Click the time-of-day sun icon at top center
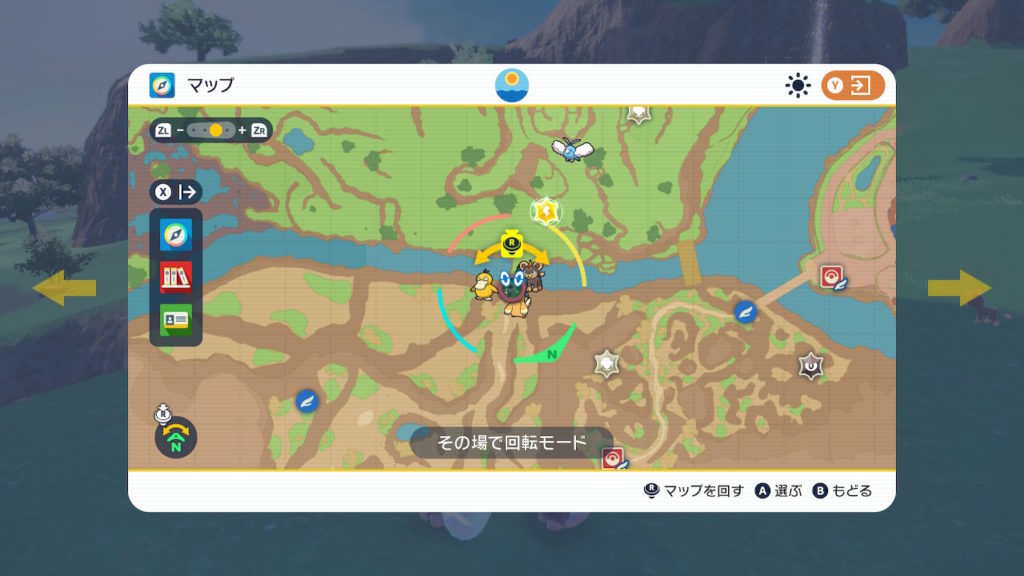1024x576 pixels. click(x=512, y=85)
